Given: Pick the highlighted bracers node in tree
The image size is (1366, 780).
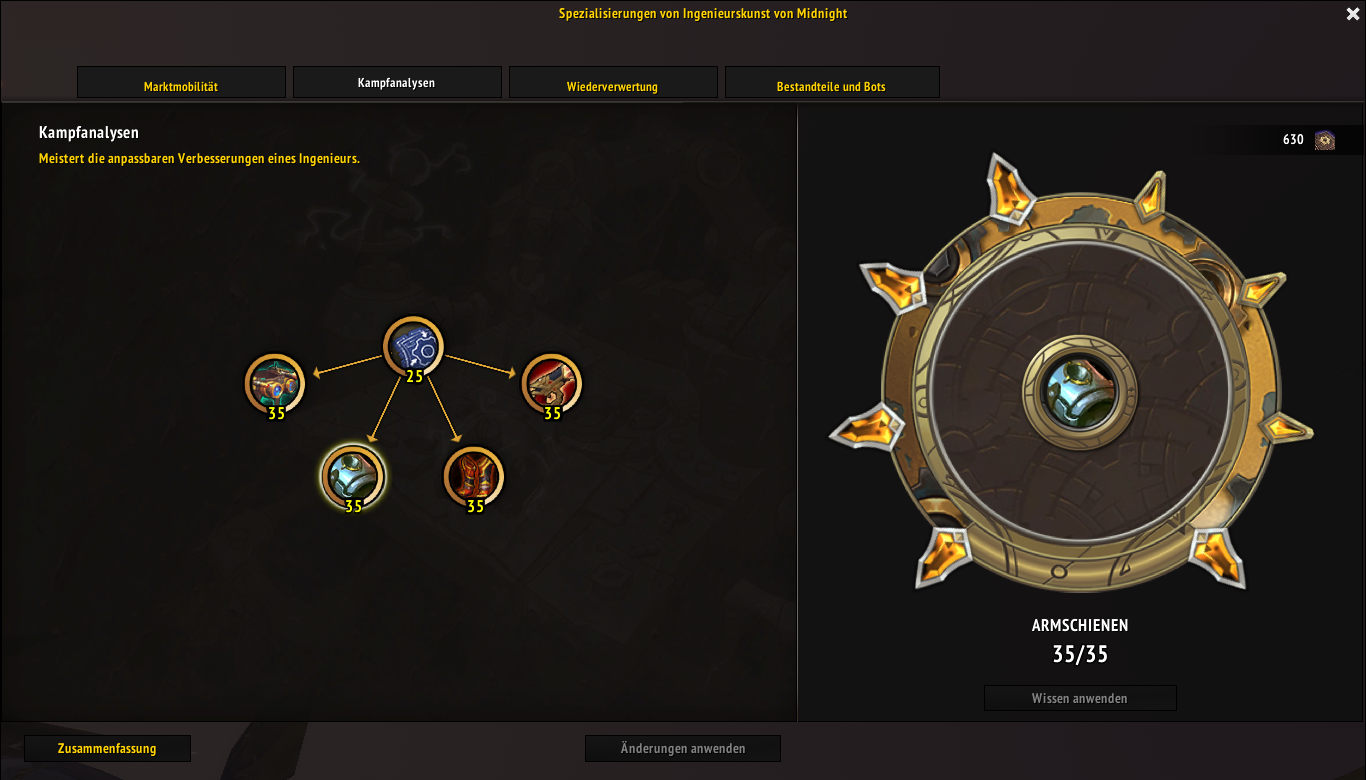Looking at the screenshot, I should tap(352, 475).
